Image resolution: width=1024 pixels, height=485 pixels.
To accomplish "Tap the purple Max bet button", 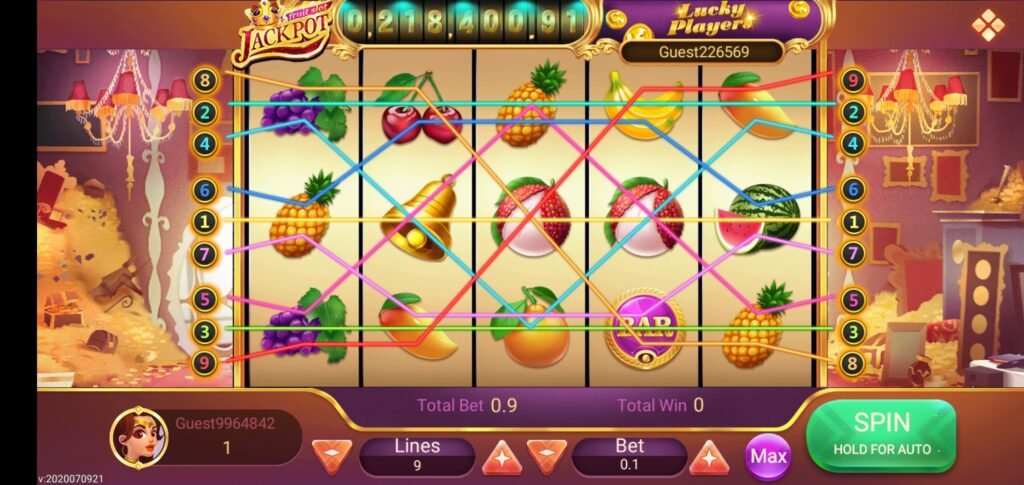I will point(768,457).
